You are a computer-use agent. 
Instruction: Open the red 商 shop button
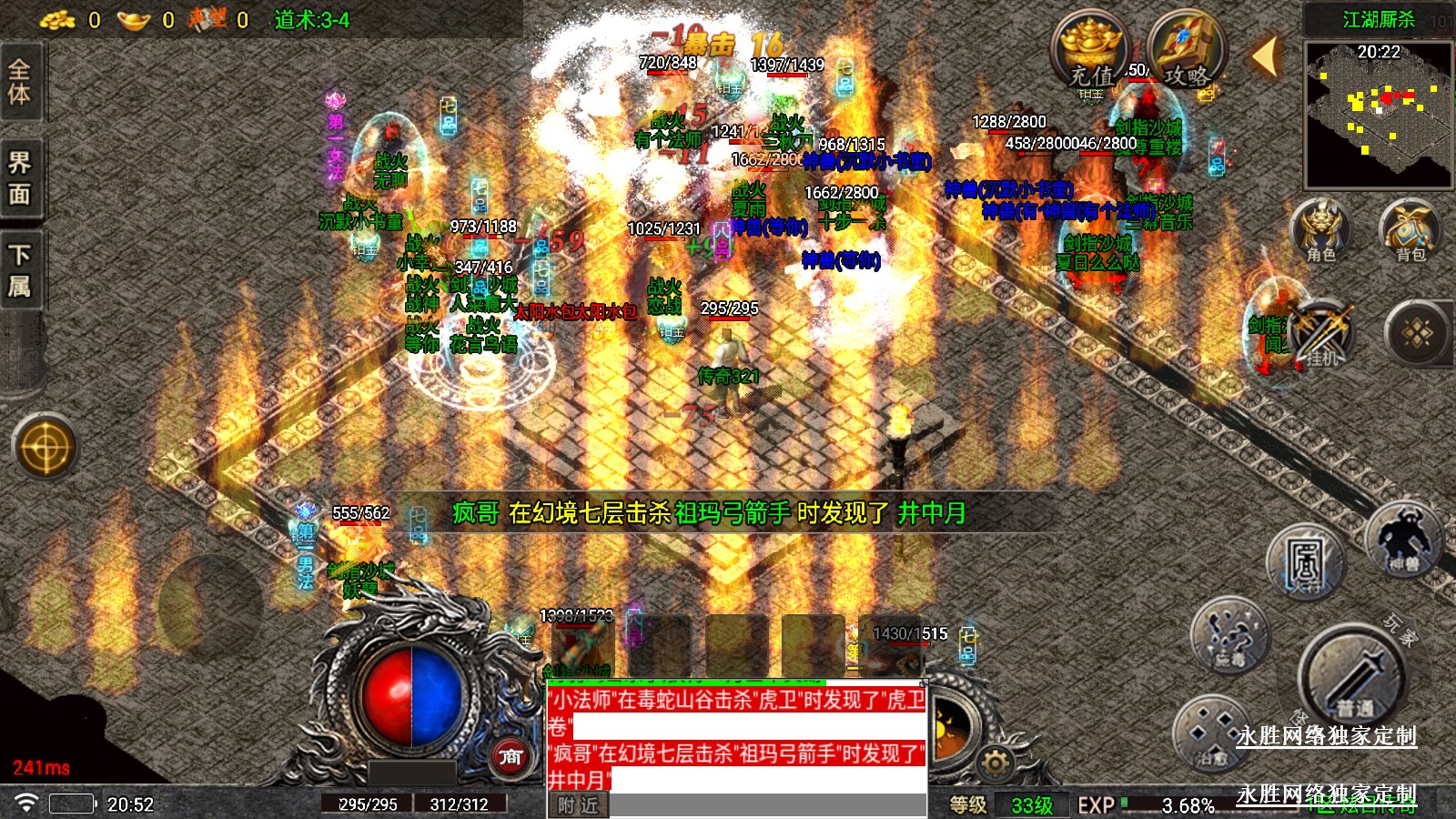(511, 756)
